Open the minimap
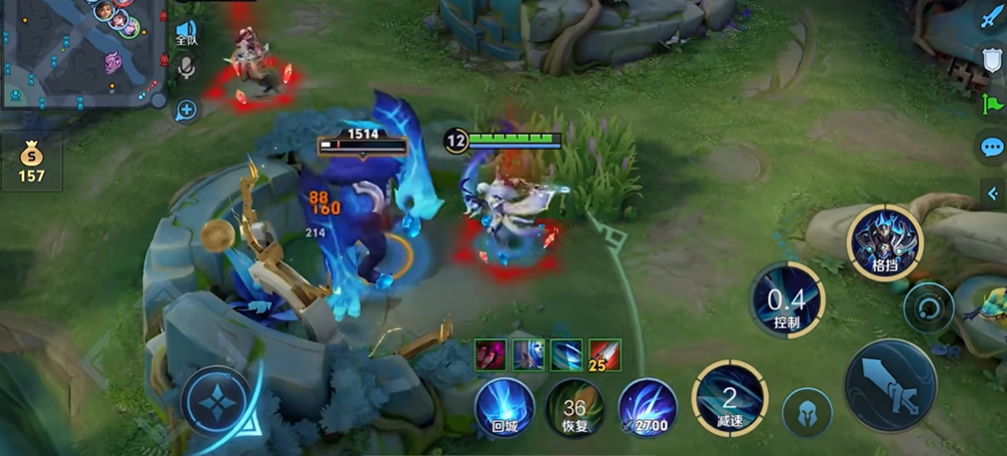The height and width of the screenshot is (456, 1007). click(x=82, y=52)
